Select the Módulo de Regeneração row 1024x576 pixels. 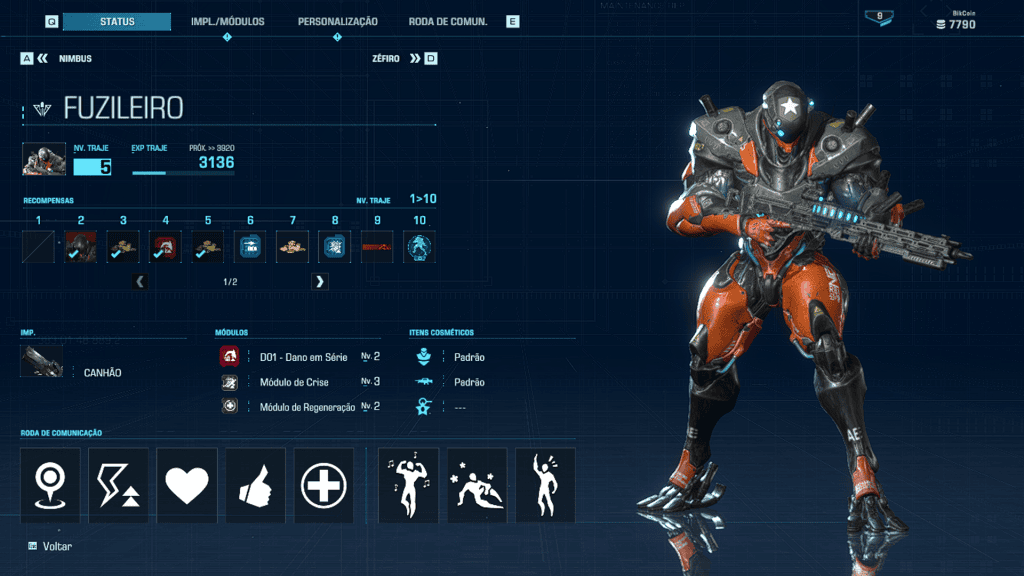pyautogui.click(x=300, y=407)
